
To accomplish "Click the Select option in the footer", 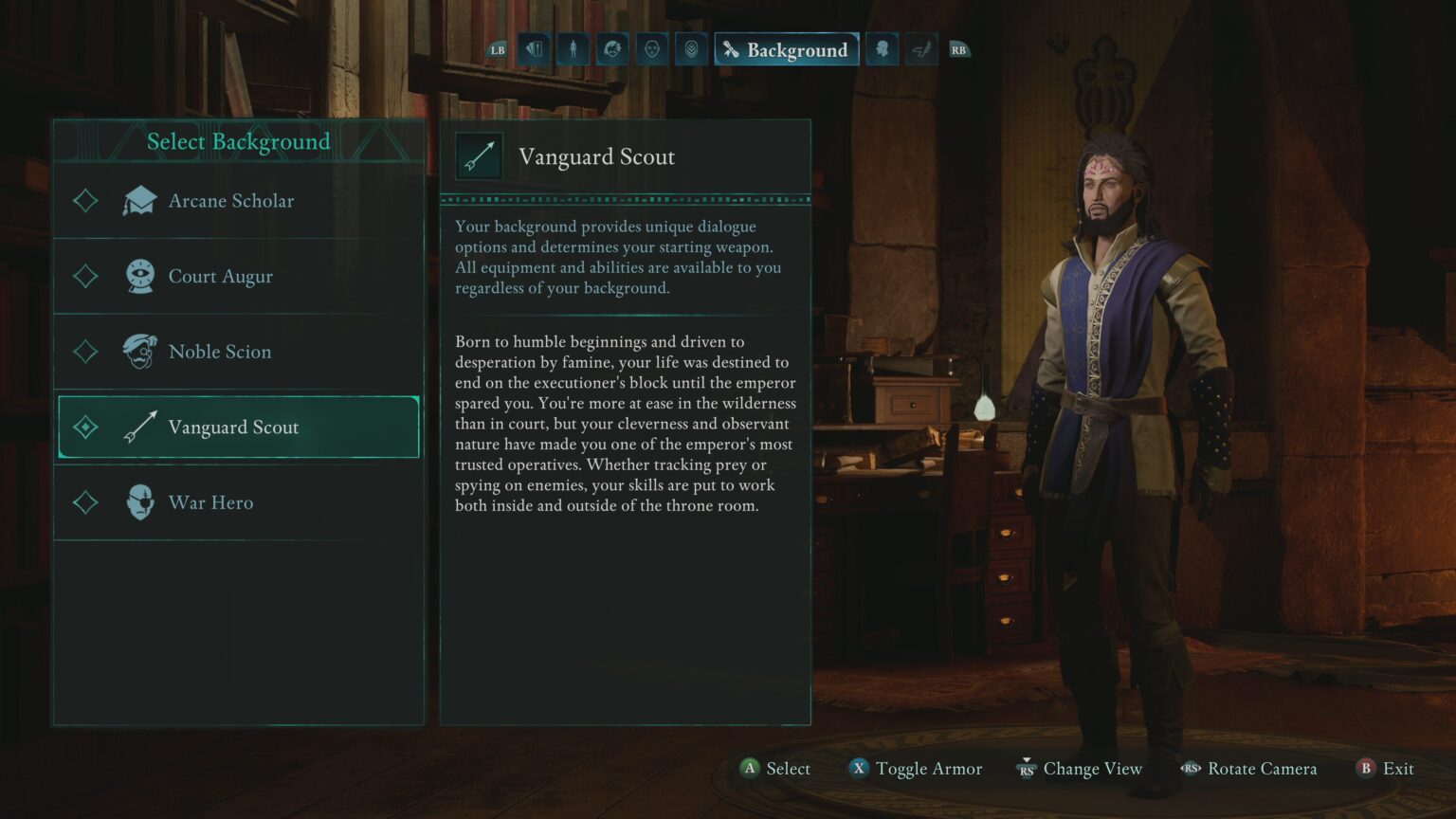I will coord(775,769).
